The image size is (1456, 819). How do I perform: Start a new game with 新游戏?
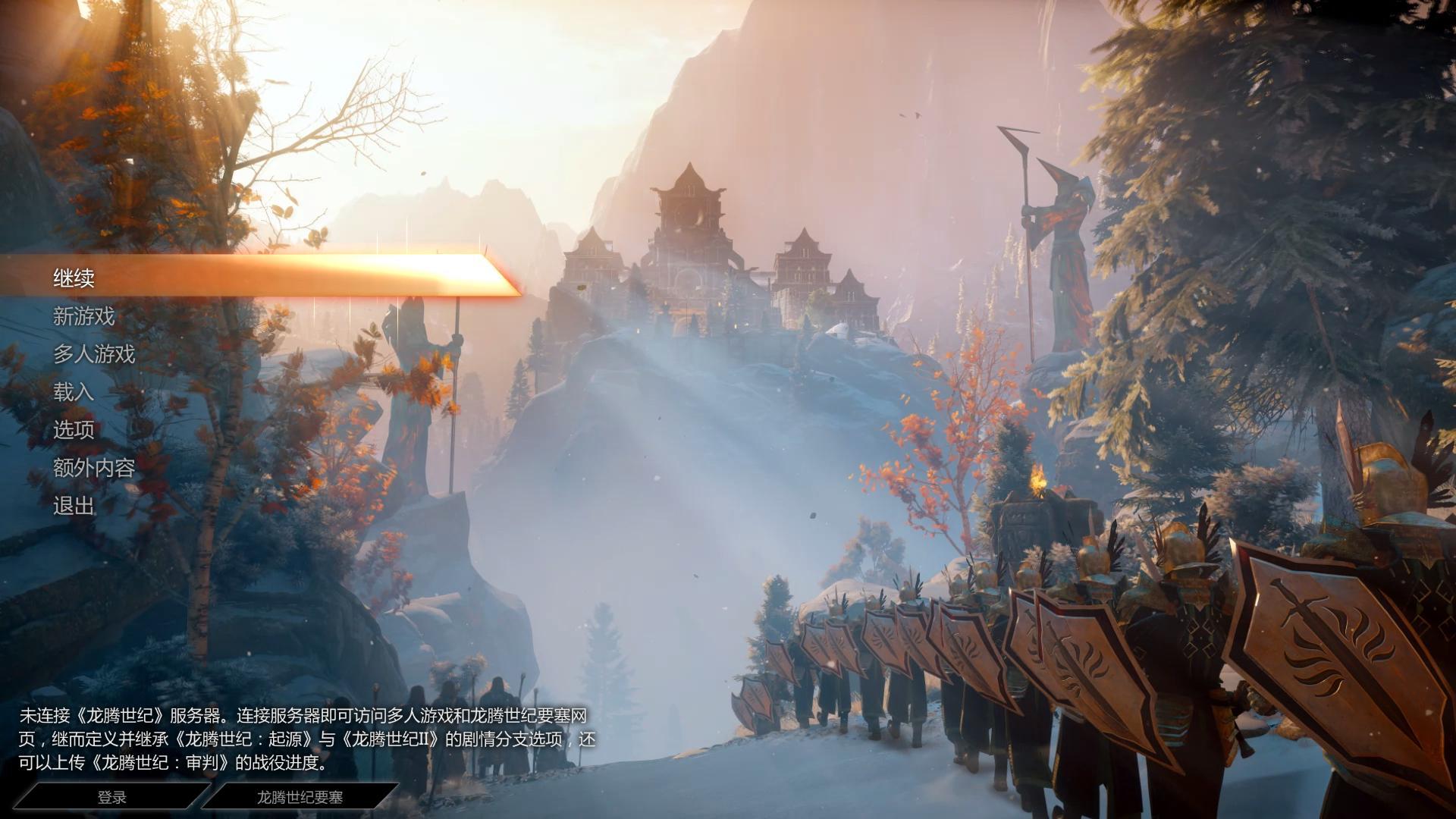tap(83, 316)
